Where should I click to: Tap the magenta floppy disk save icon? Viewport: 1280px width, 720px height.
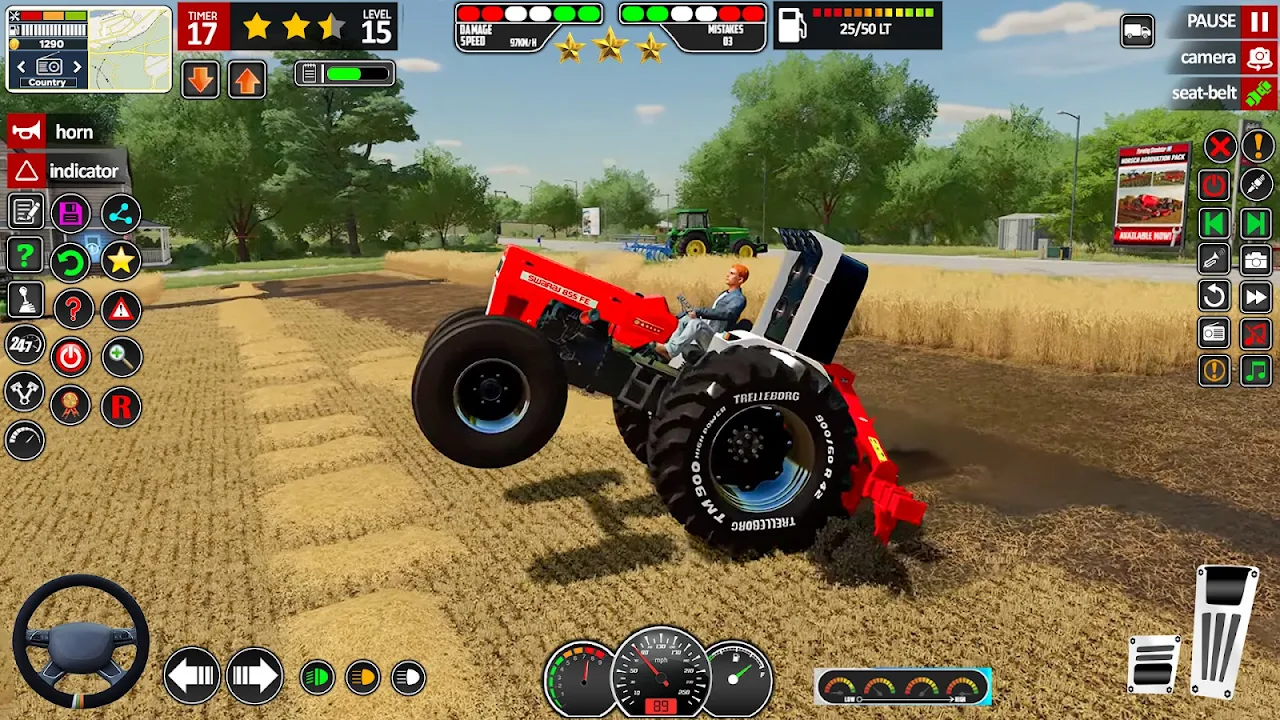coord(70,213)
